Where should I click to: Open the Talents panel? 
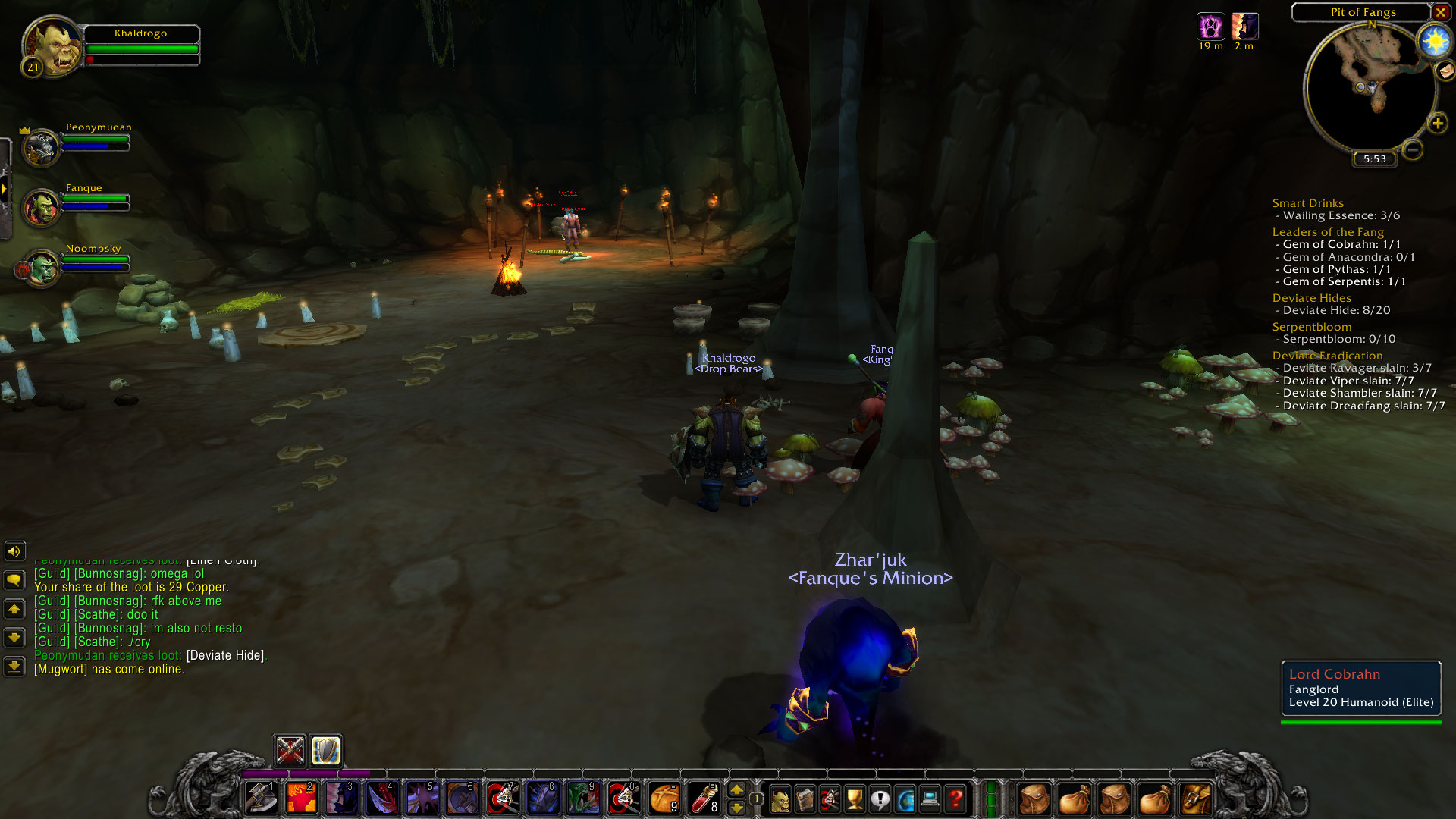[830, 799]
